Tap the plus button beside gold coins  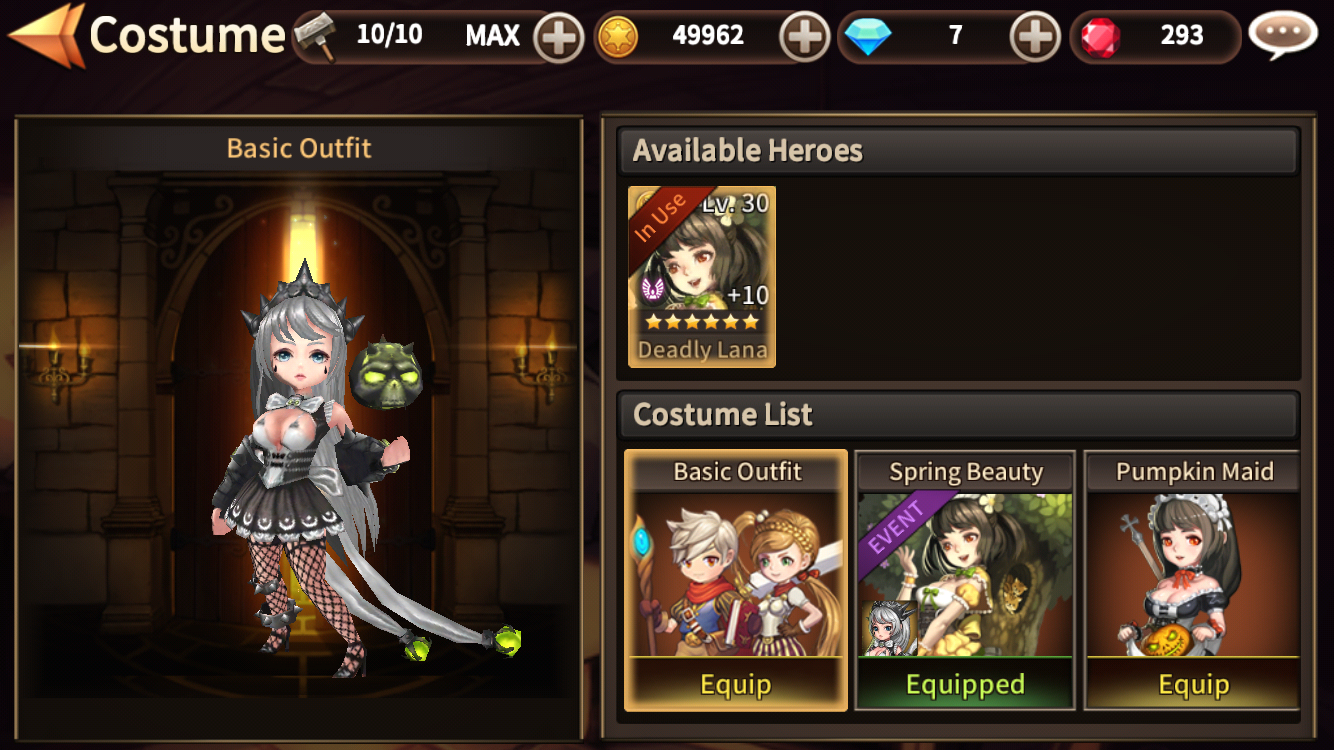pyautogui.click(x=804, y=38)
